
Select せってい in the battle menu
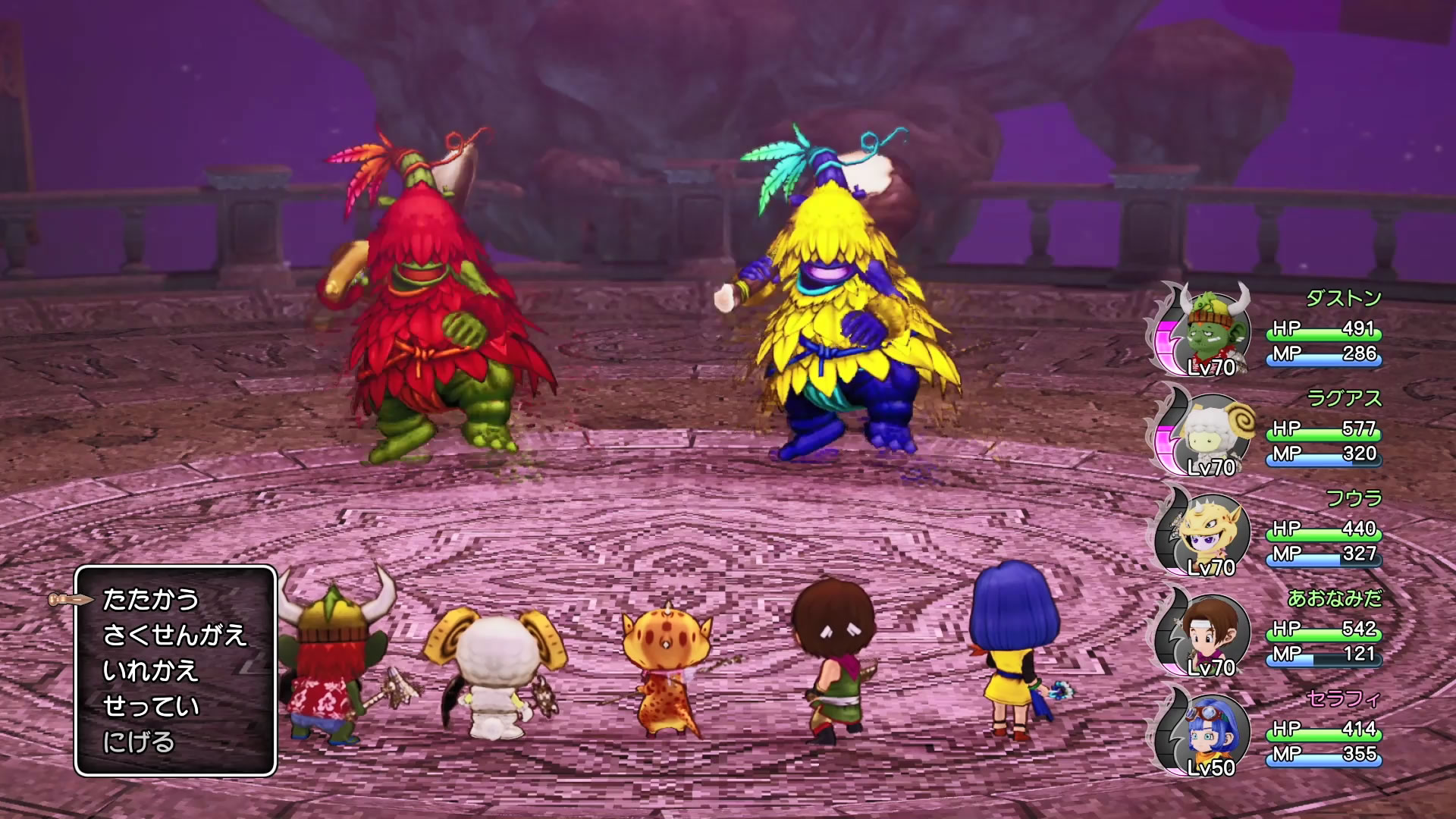(x=150, y=706)
